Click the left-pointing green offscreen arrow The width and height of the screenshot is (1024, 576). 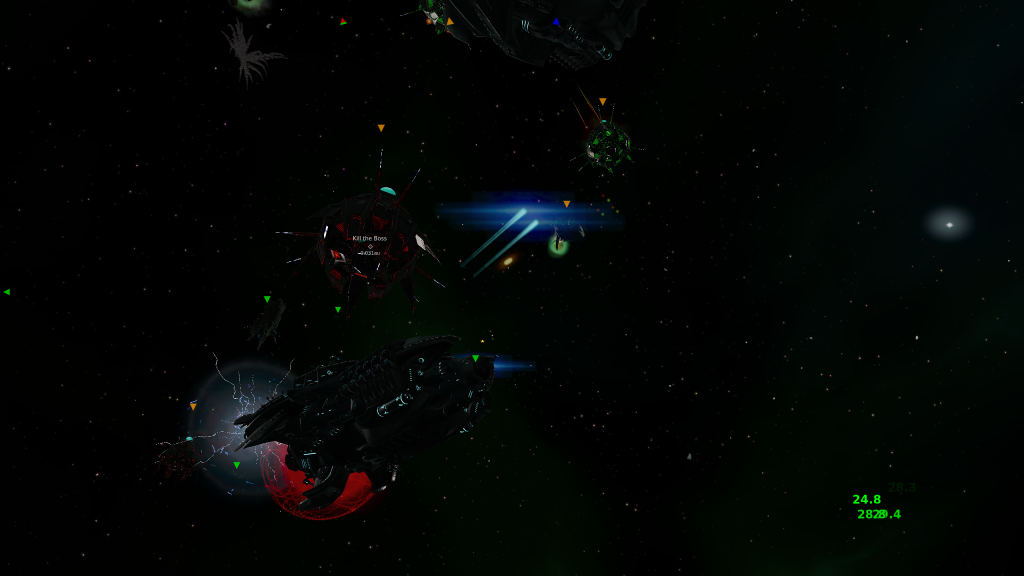pyautogui.click(x=7, y=292)
